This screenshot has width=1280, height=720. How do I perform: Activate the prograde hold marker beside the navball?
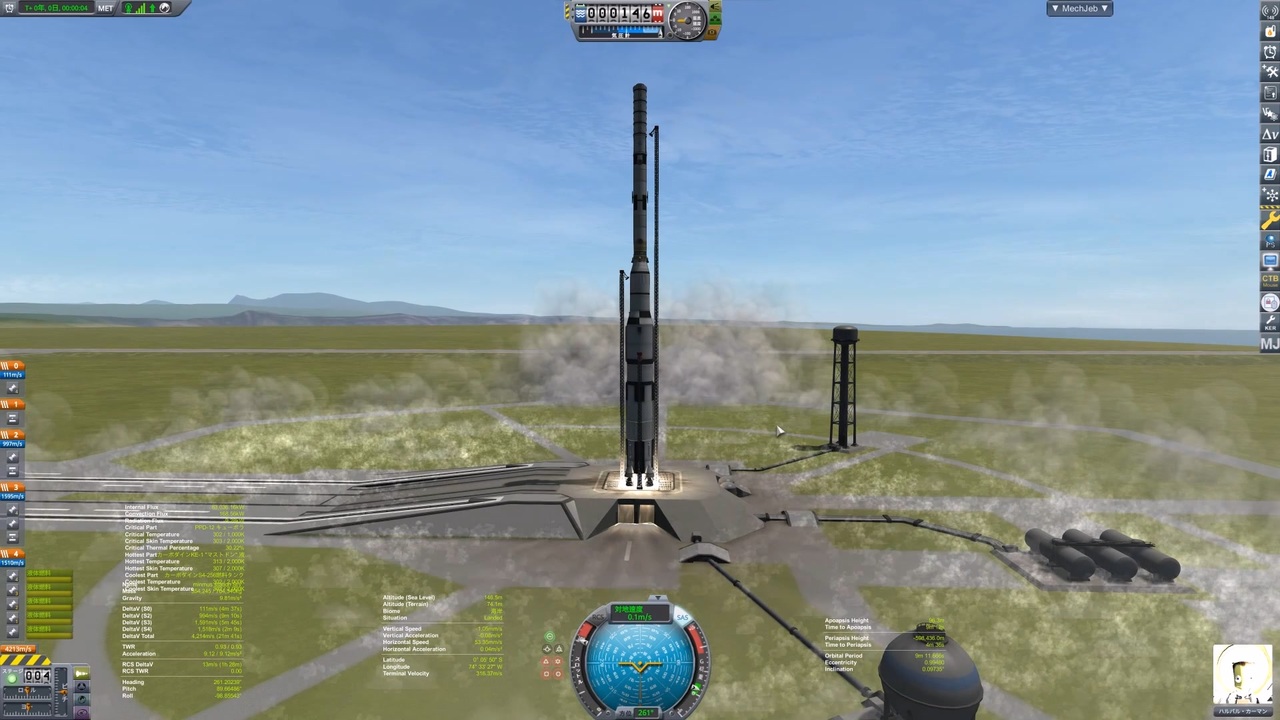[549, 635]
